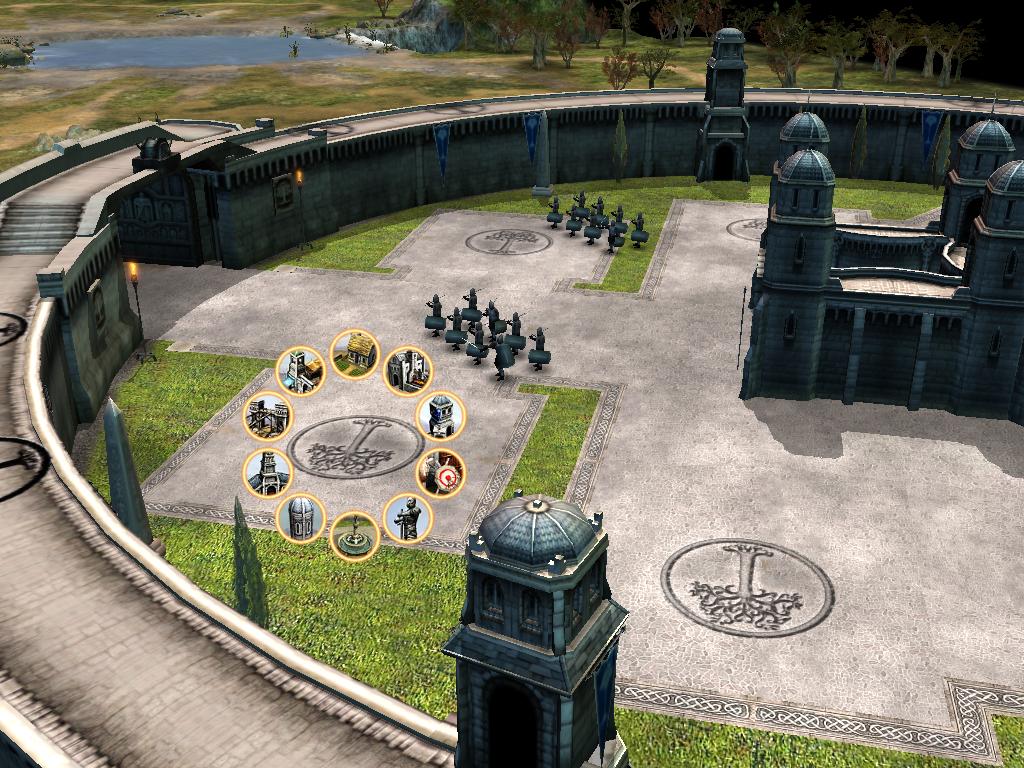Build the thatched-roof farm from the radial menu
The image size is (1024, 768).
click(354, 354)
